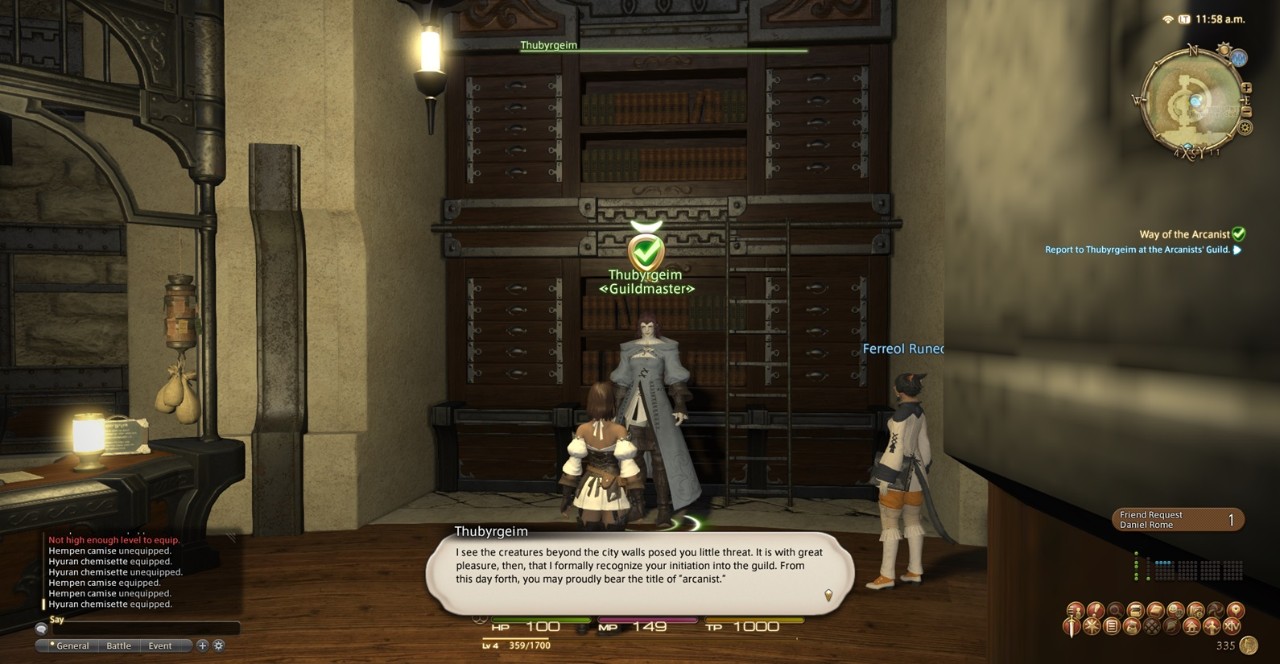The image size is (1280, 664).
Task: Open the chat mode speech bubble icon
Action: tap(41, 629)
